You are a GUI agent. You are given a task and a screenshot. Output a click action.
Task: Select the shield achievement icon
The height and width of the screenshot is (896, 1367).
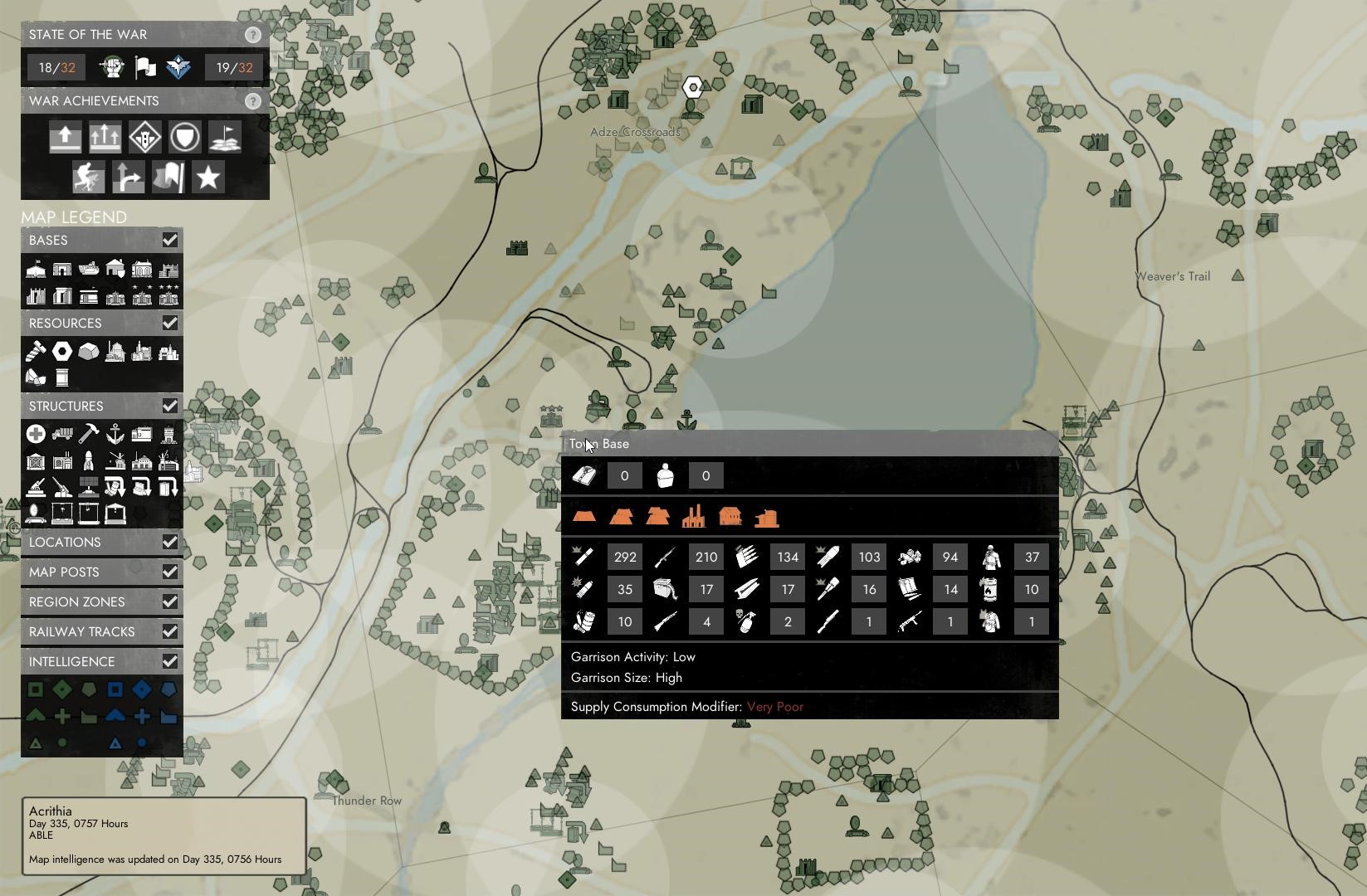click(x=184, y=136)
